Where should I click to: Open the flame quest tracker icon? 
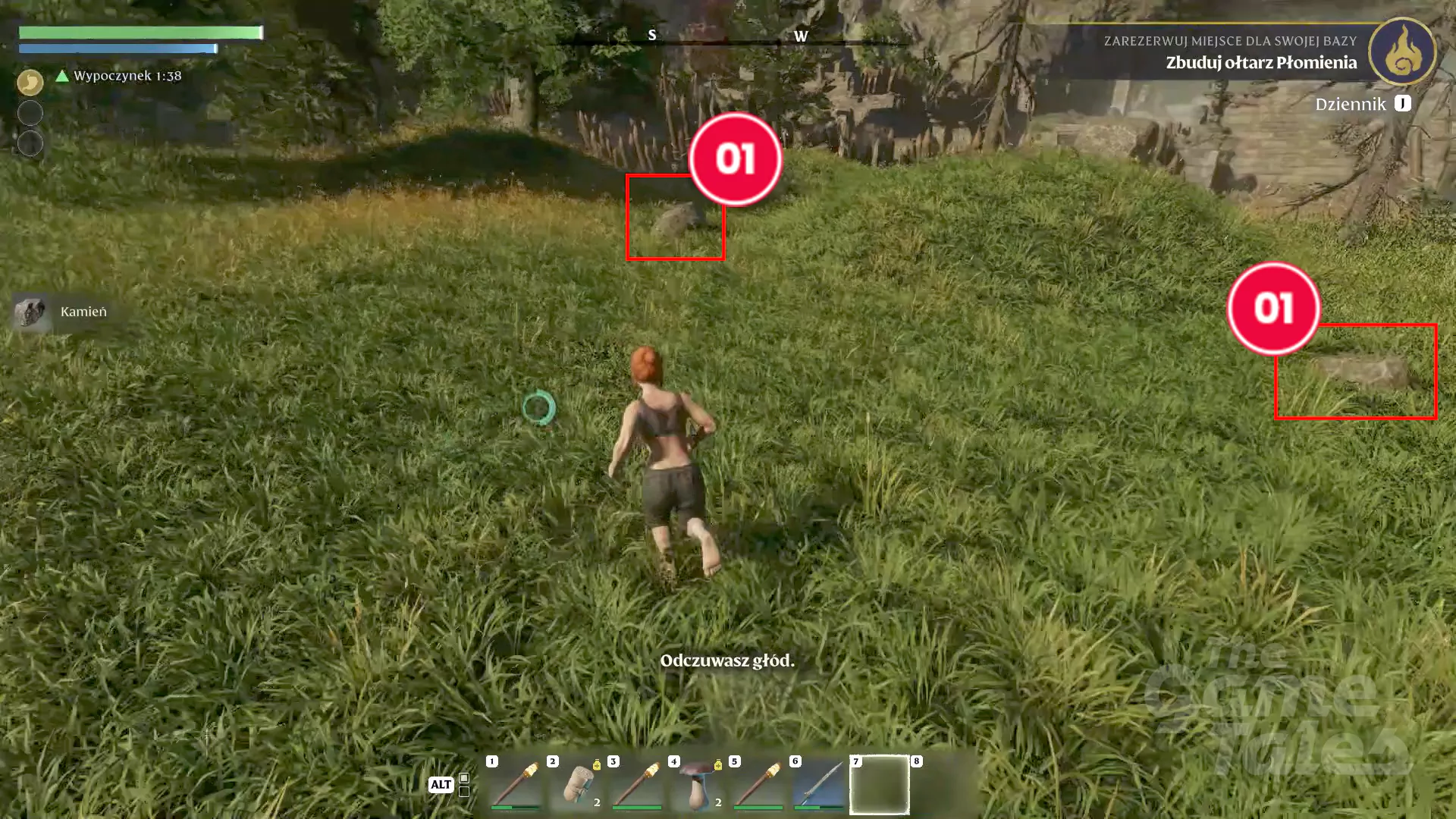point(1402,52)
